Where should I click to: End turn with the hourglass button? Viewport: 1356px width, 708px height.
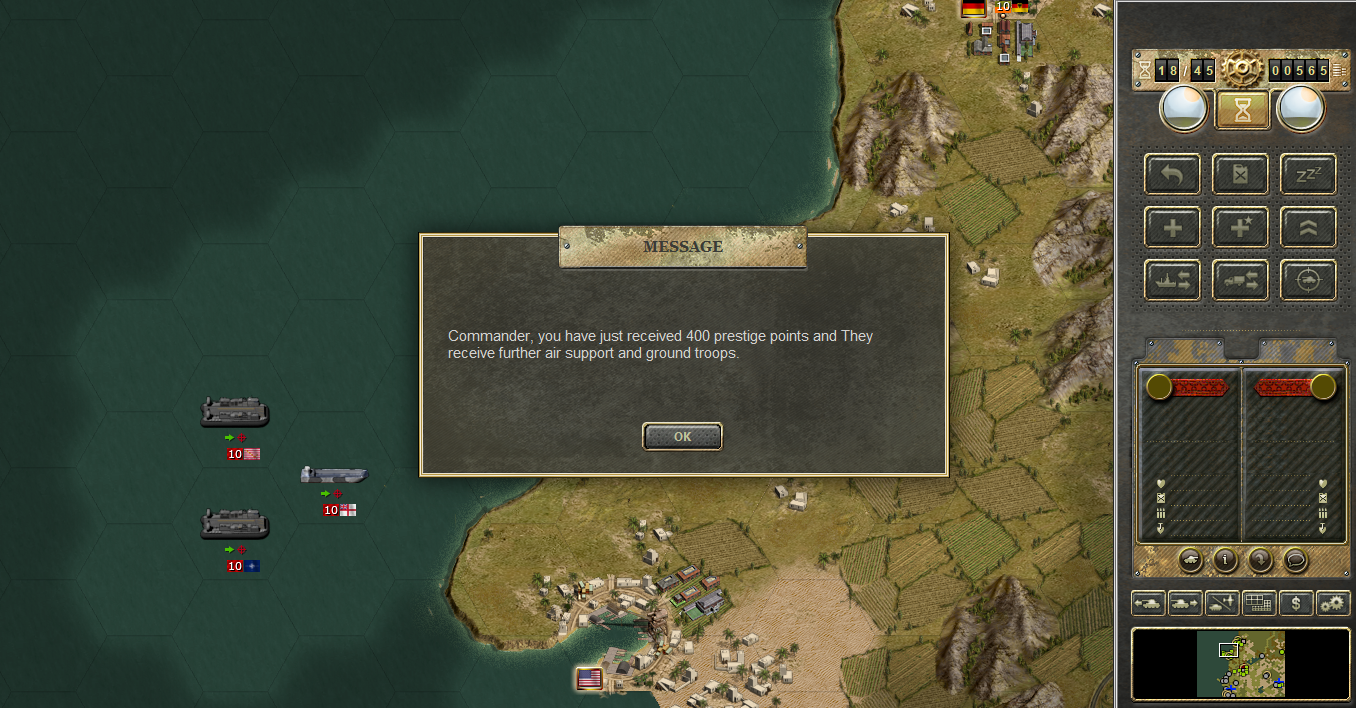(1243, 110)
